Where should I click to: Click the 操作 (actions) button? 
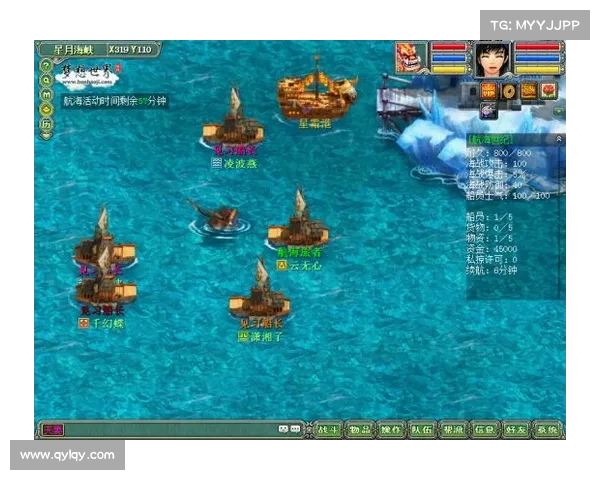391,430
